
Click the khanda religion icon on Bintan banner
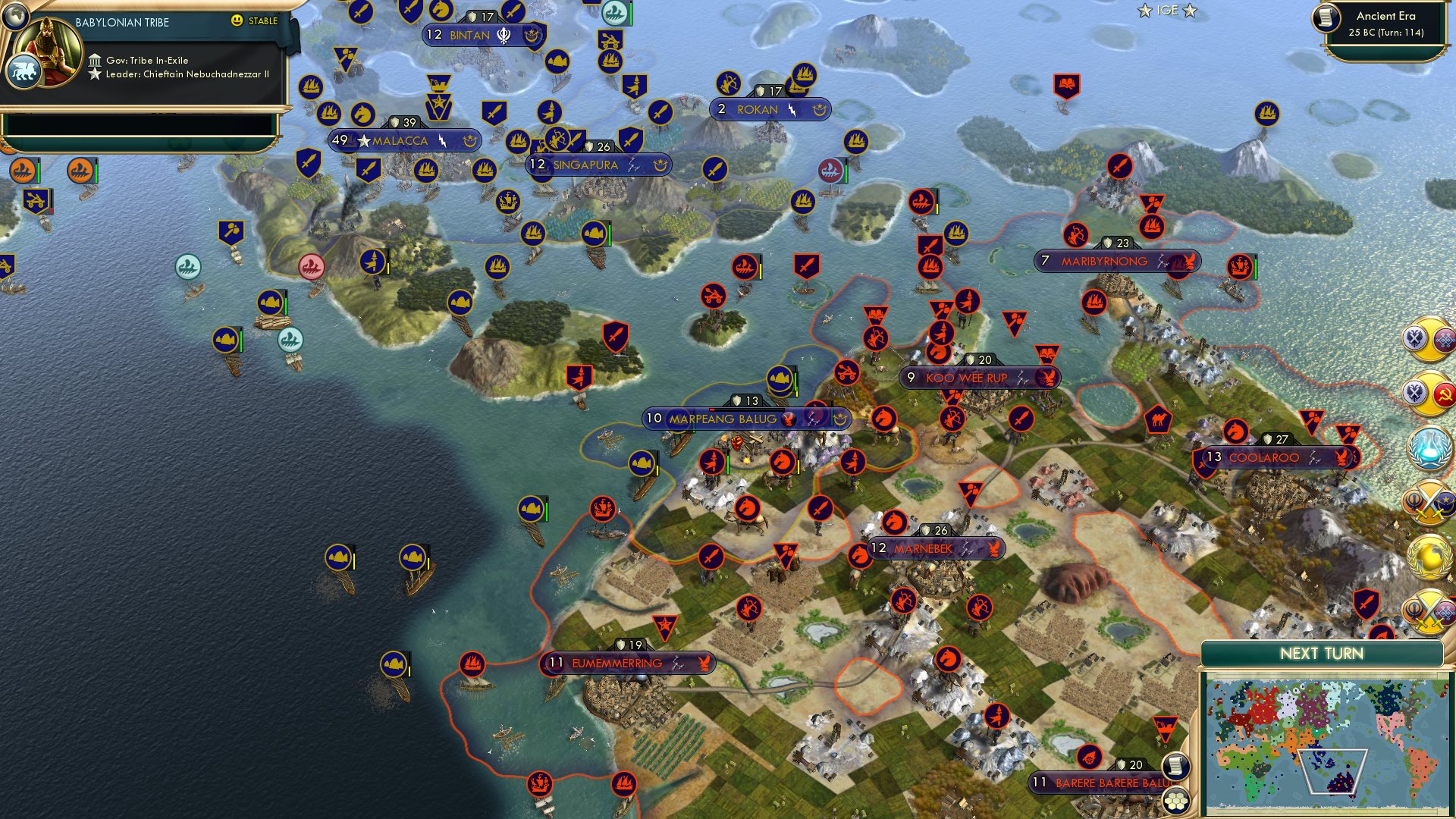coord(502,34)
